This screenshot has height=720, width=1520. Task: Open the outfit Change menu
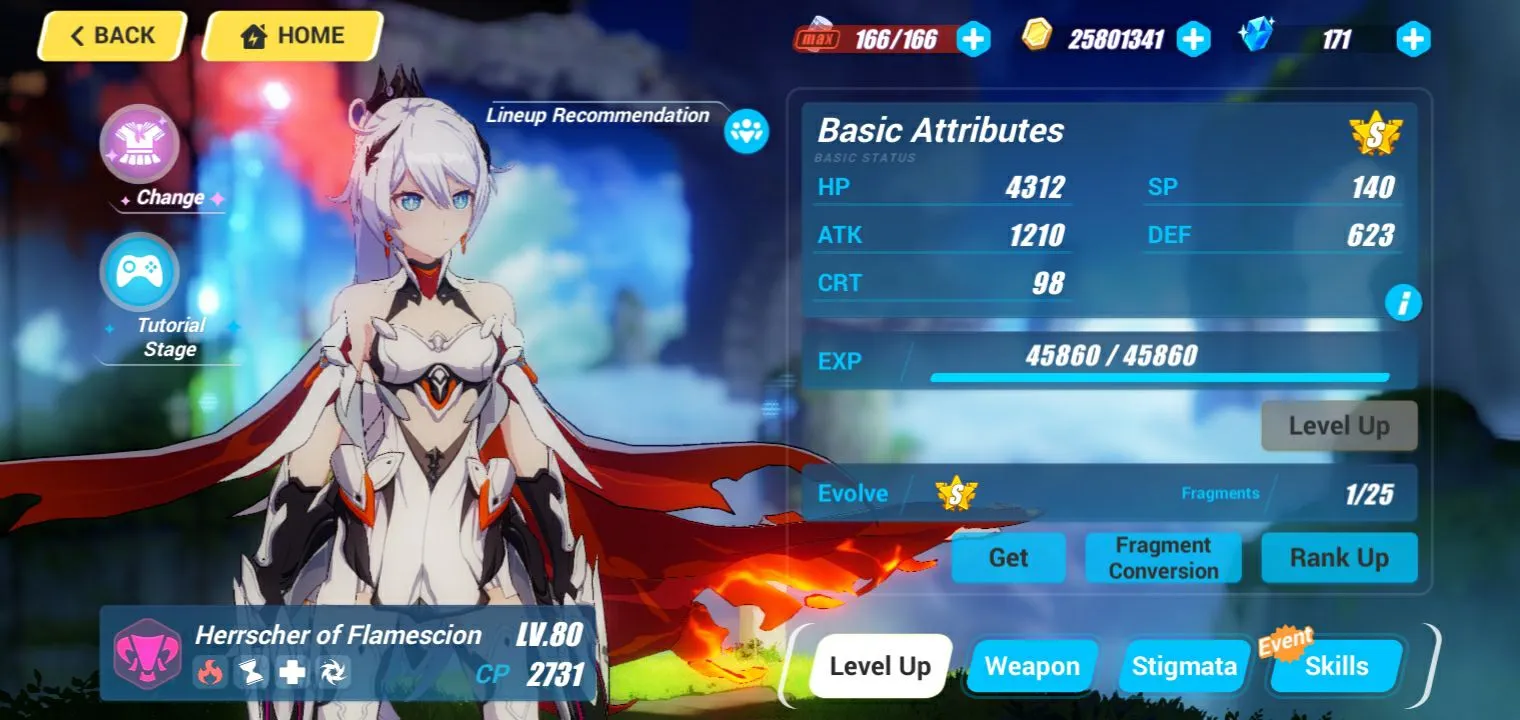[x=140, y=144]
